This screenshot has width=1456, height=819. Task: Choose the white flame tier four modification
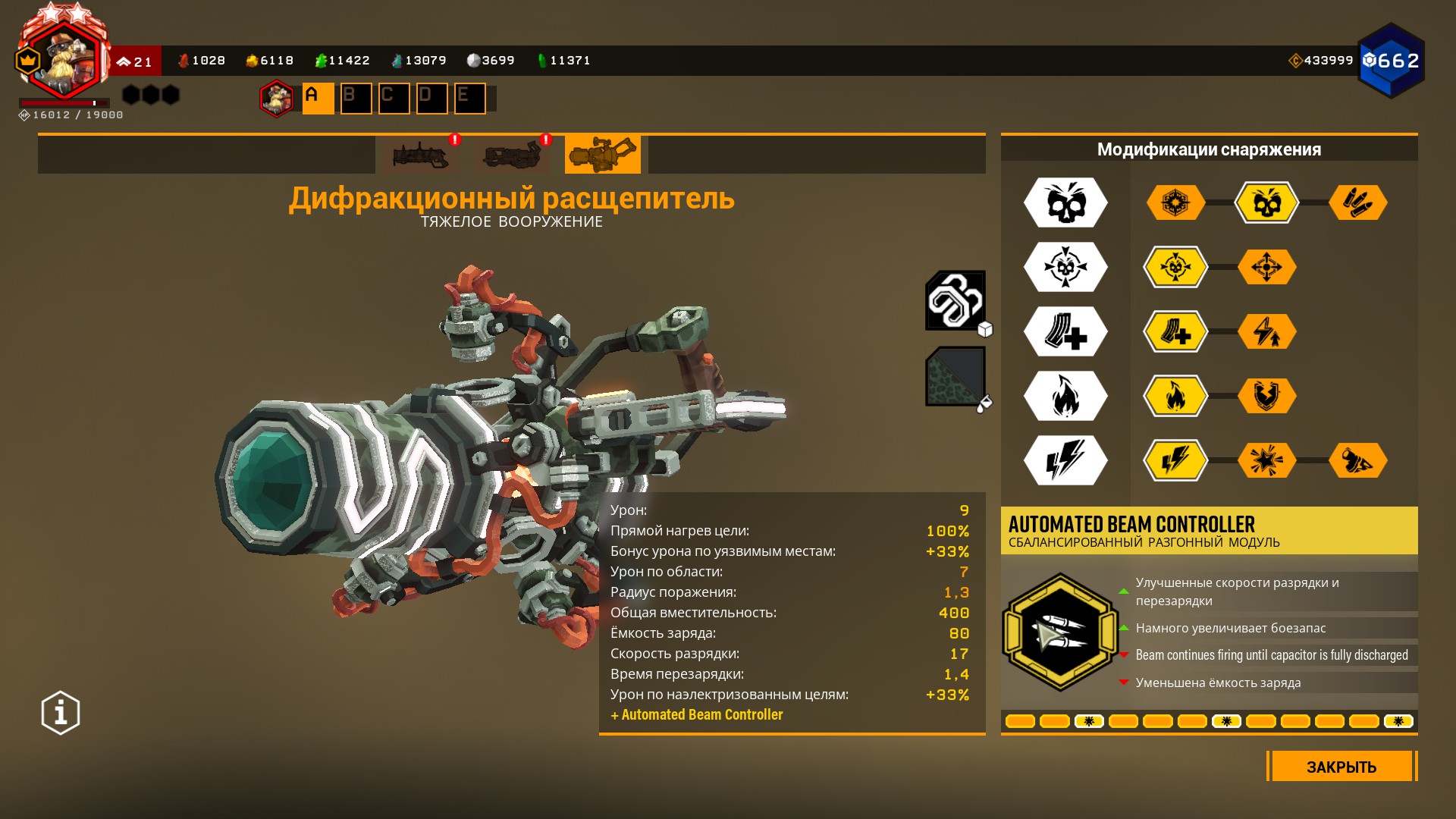[1065, 396]
